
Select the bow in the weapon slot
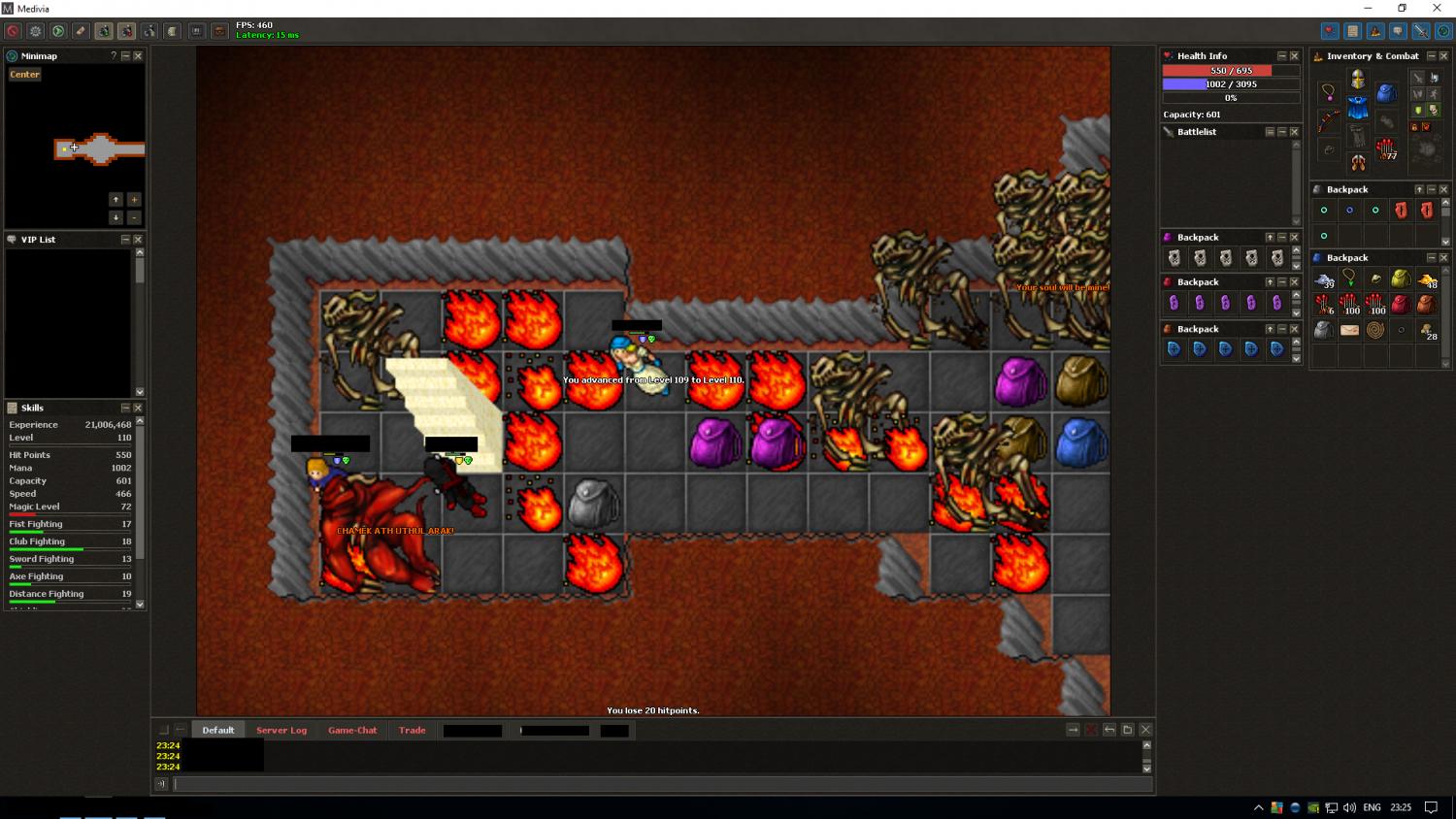(x=1328, y=121)
